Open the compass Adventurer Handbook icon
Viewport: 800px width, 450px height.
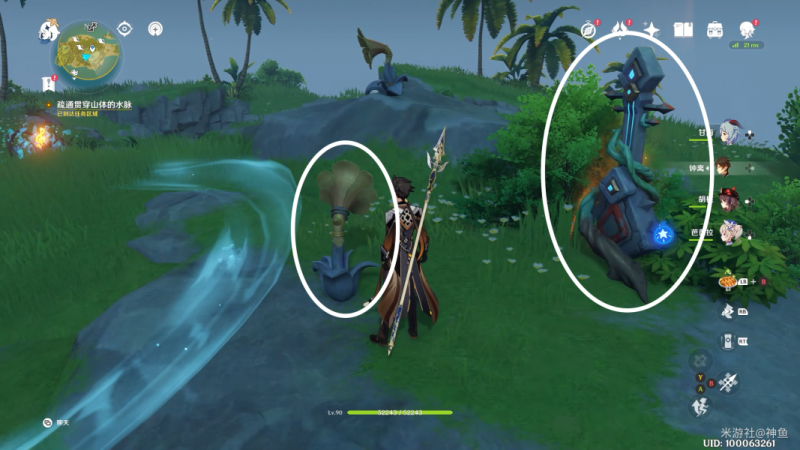[588, 31]
